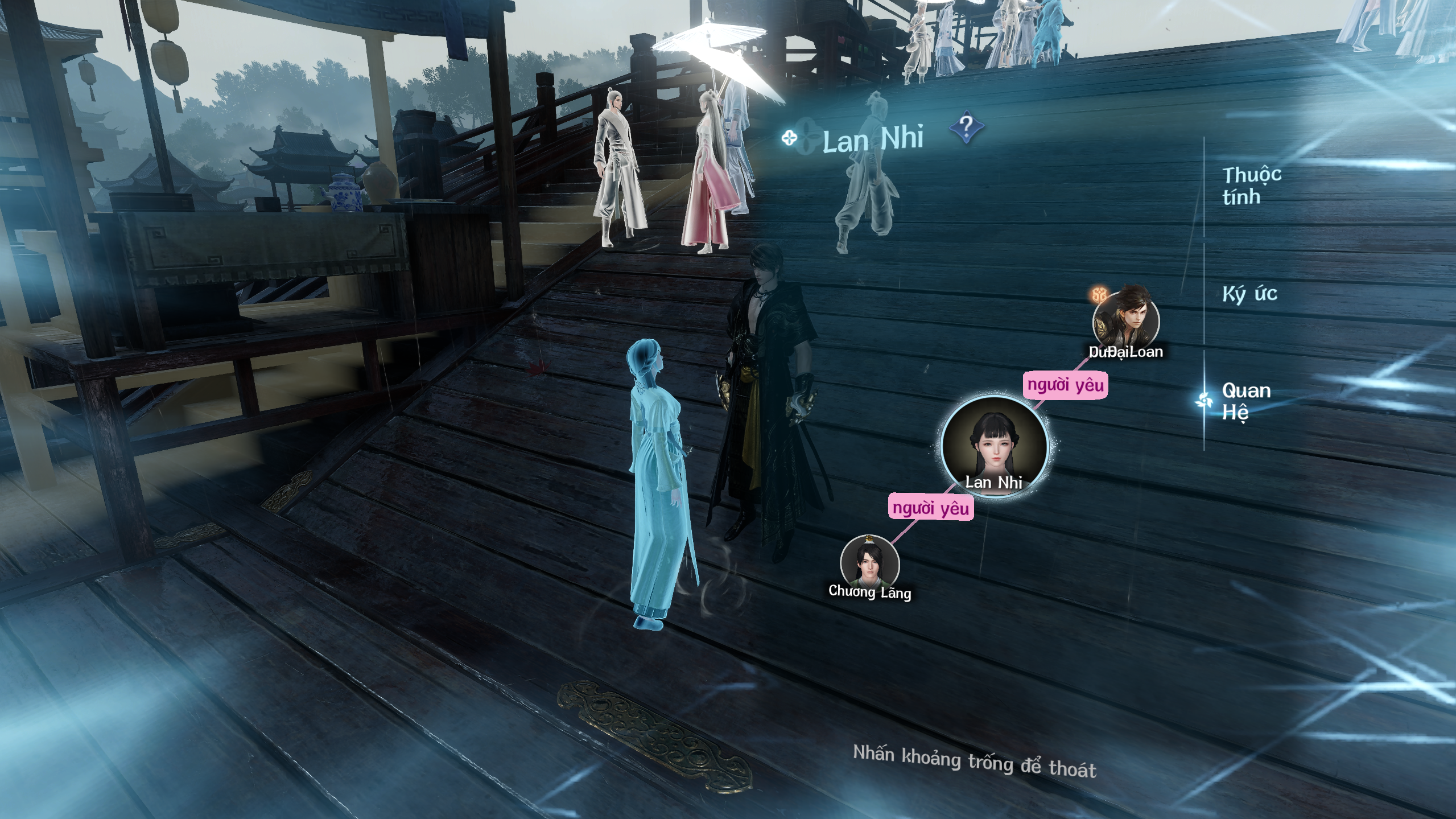This screenshot has height=819, width=1456.
Task: Open the Thuộc tính tab
Action: pyautogui.click(x=1251, y=185)
